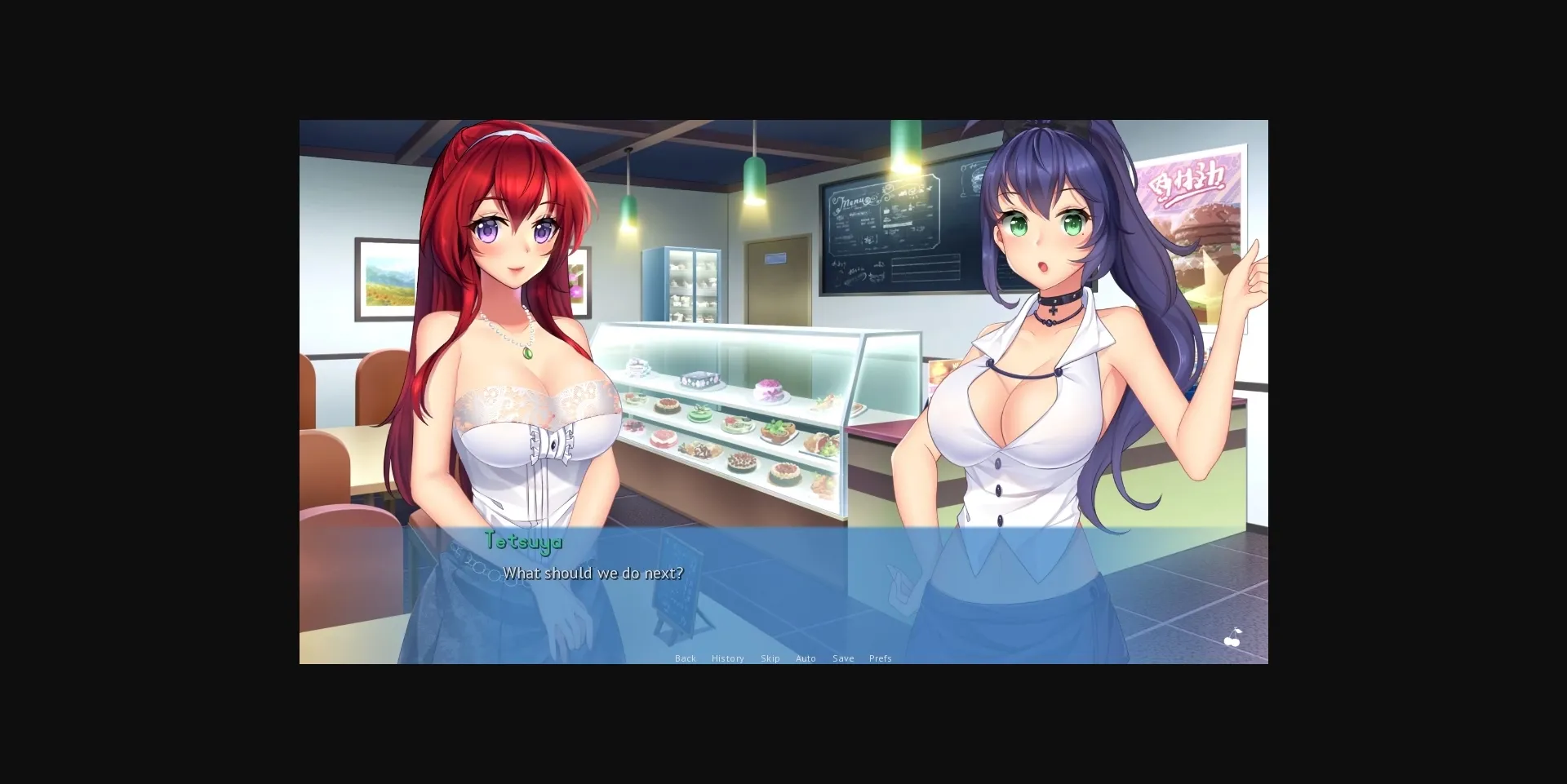Screen dimensions: 1567x784
Task: Toggle Auto-read mode on
Action: click(x=806, y=658)
